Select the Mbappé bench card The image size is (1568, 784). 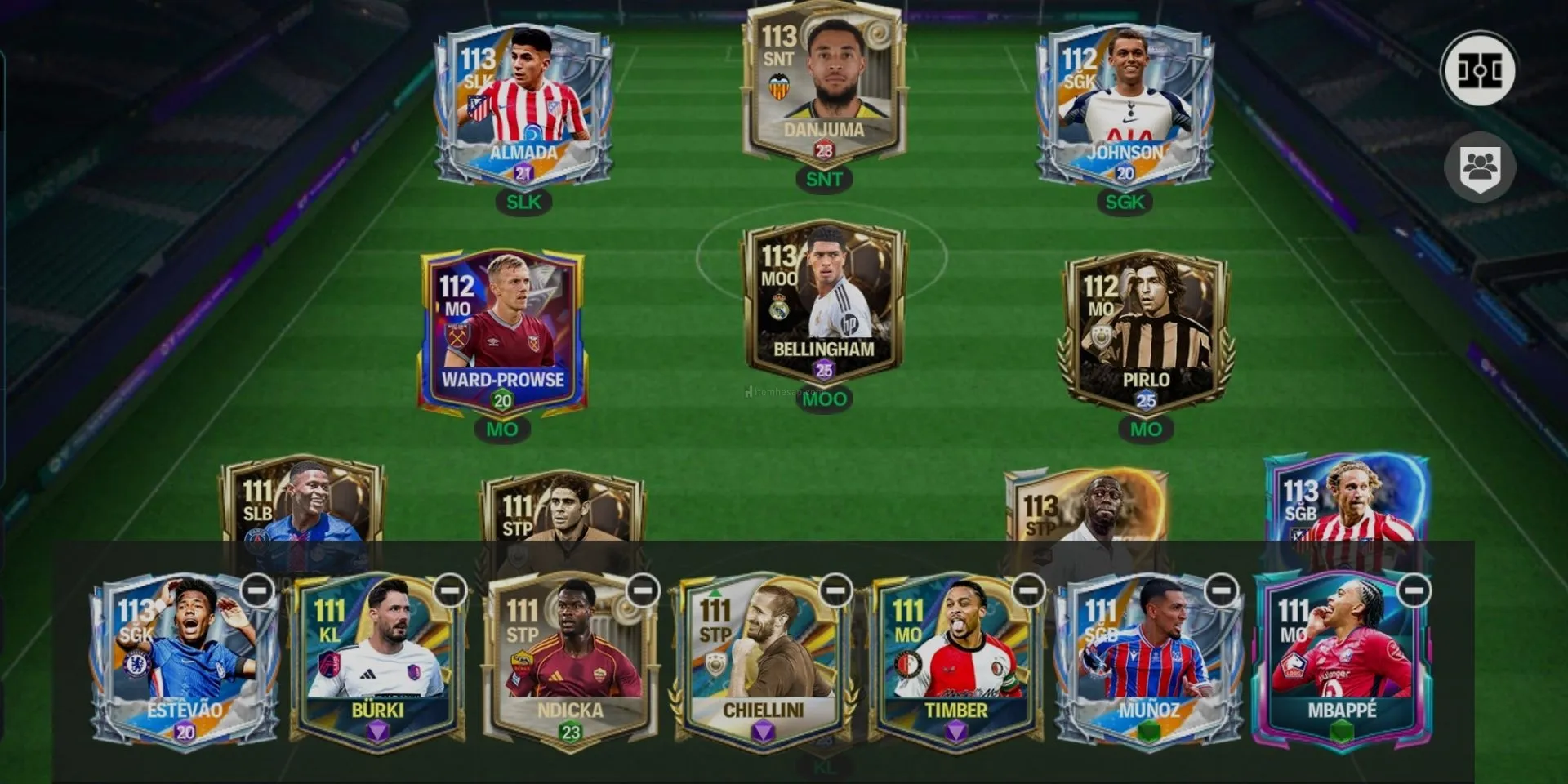tap(1341, 661)
